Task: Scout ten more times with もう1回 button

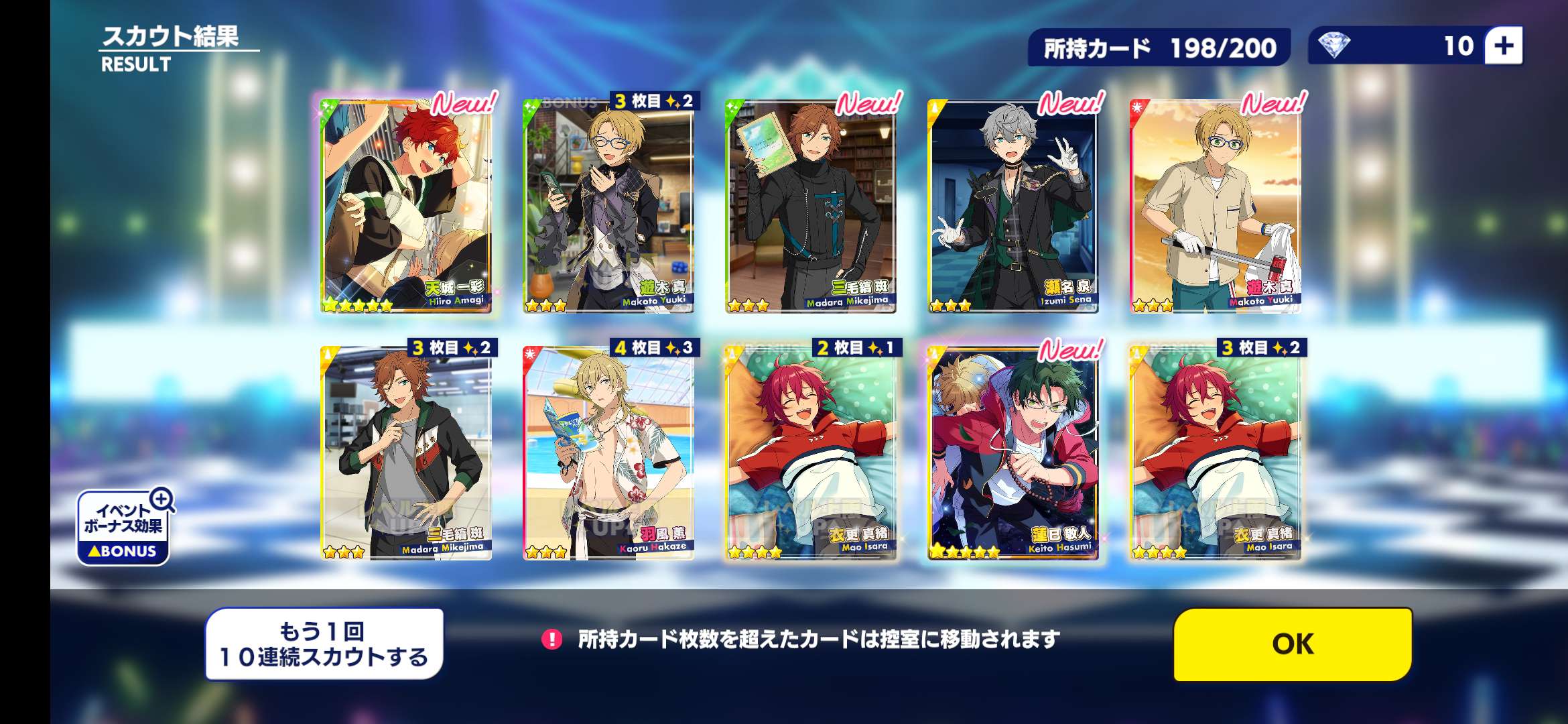Action: tap(324, 644)
